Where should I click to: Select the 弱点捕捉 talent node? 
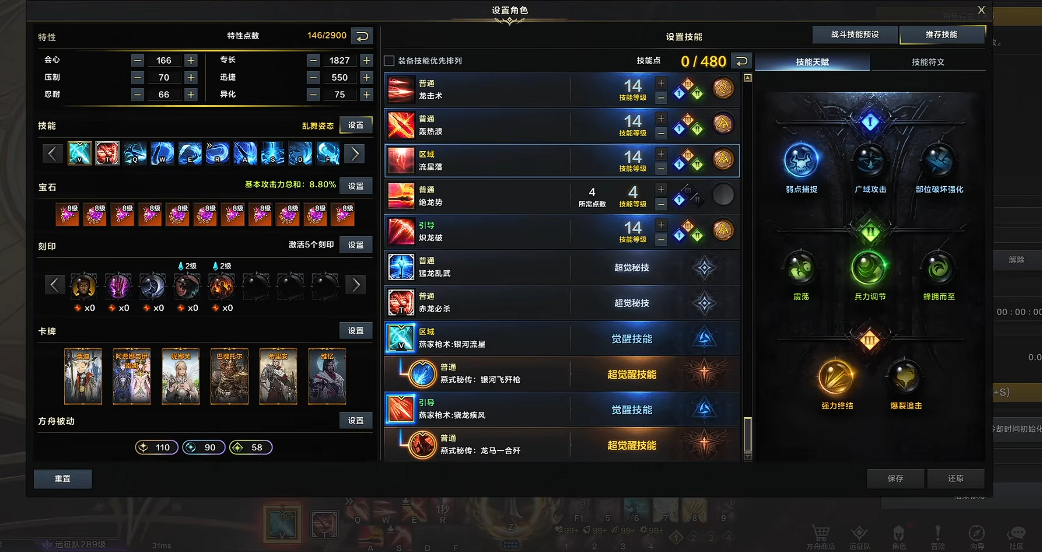[803, 160]
